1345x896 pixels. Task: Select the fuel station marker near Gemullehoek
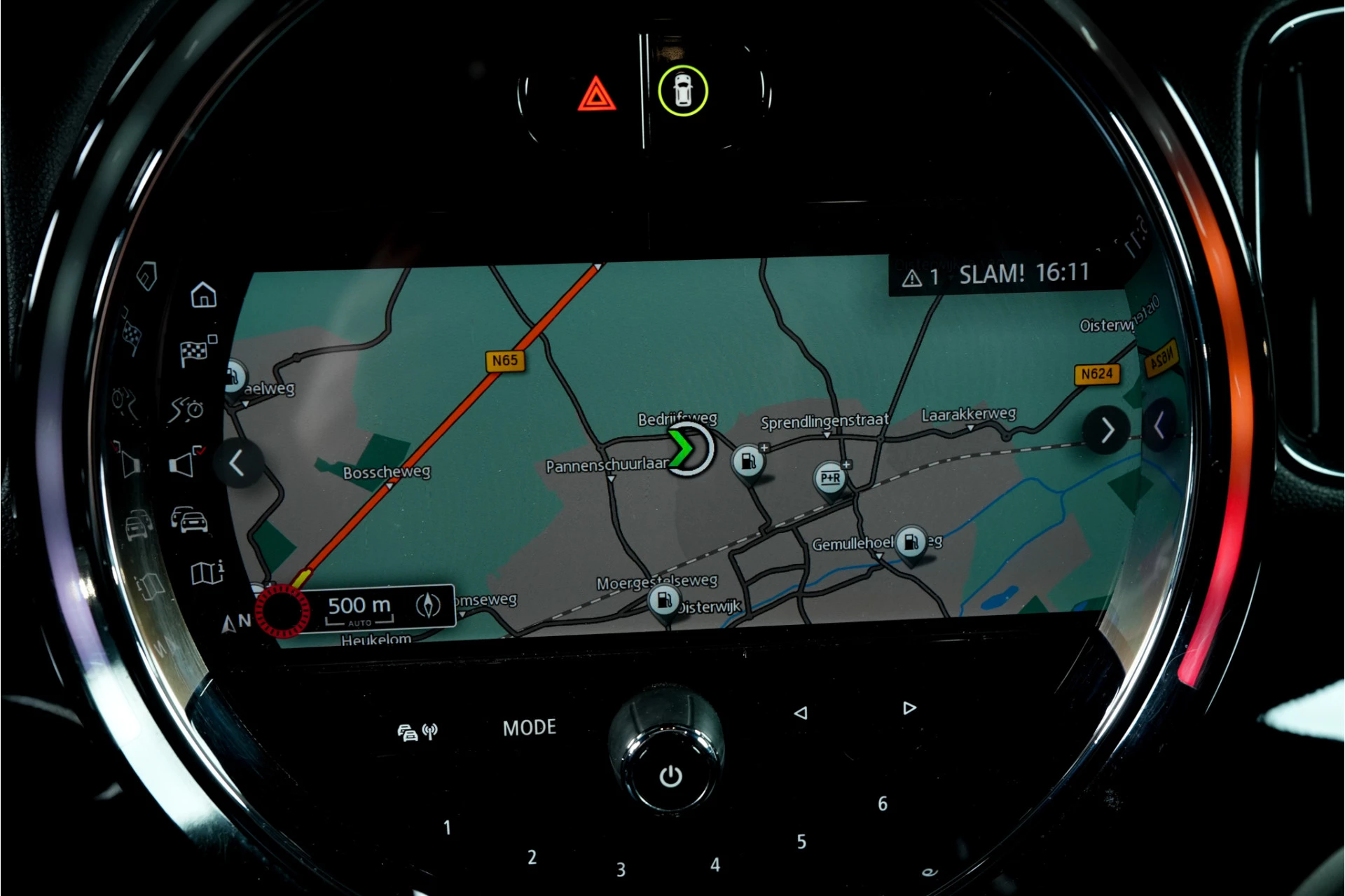pos(911,542)
